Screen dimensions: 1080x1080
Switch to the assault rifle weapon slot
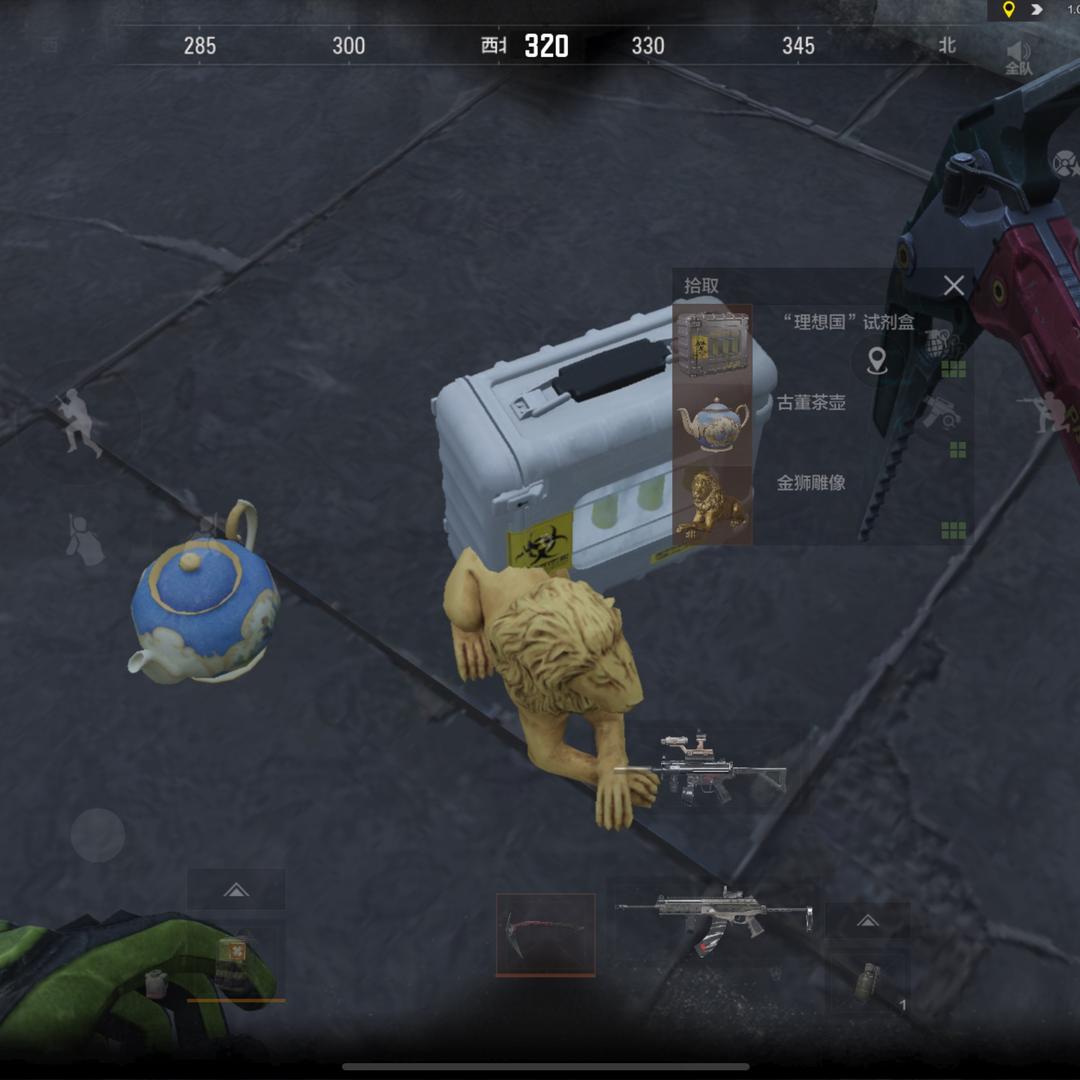pos(715,916)
